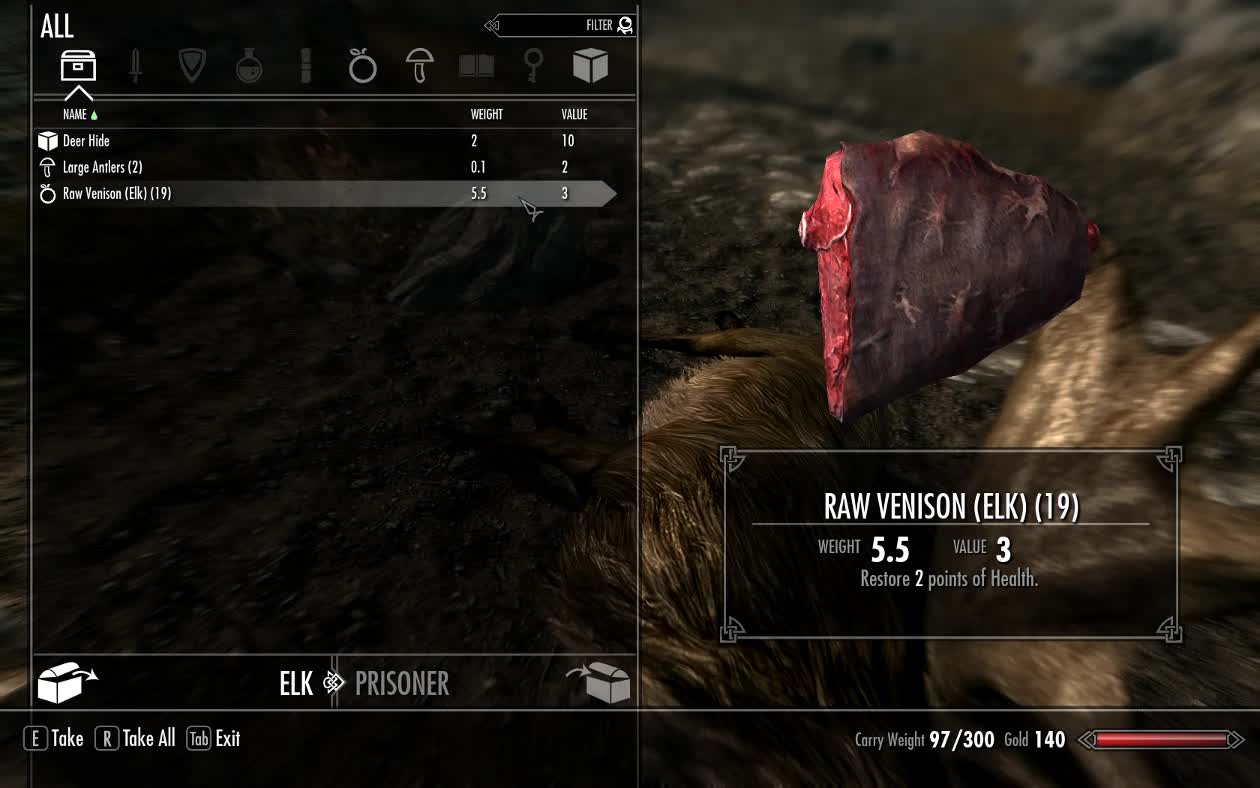Open the scrolls category tab
This screenshot has width=1260, height=788.
pos(306,66)
